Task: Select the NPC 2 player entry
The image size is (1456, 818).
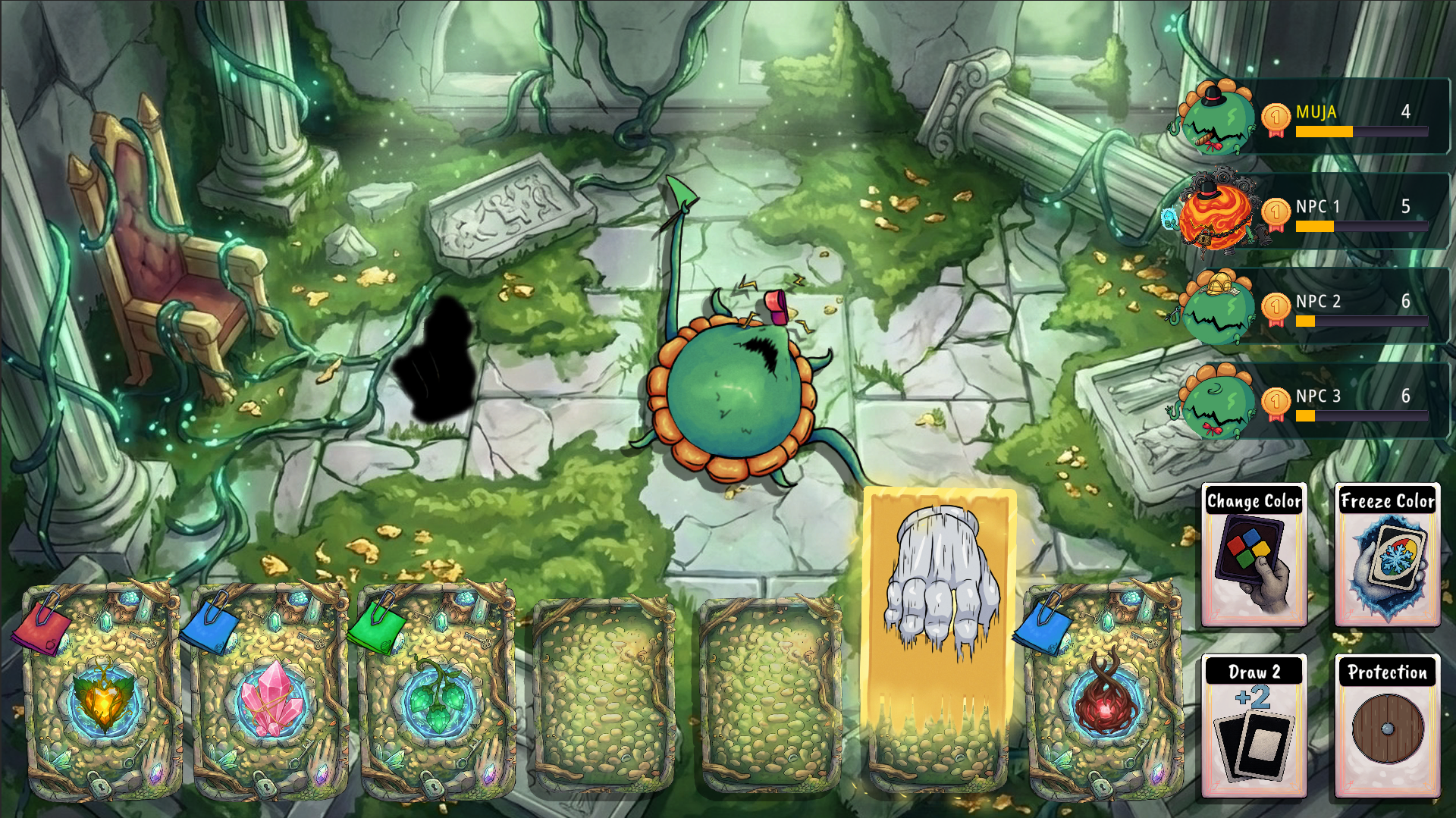Action: tap(1319, 302)
